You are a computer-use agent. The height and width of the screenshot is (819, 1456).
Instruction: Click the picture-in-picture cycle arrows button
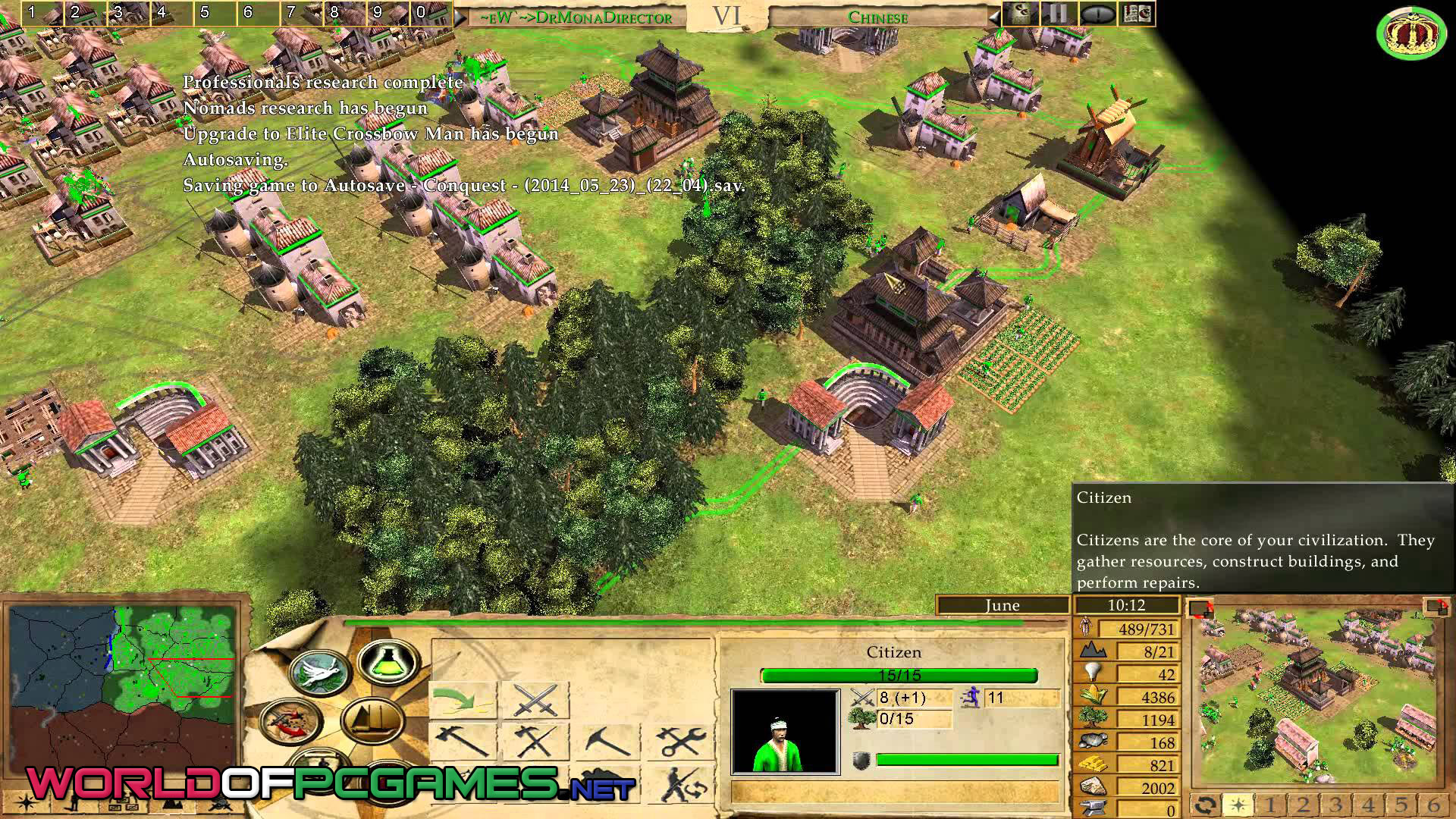(x=1205, y=805)
